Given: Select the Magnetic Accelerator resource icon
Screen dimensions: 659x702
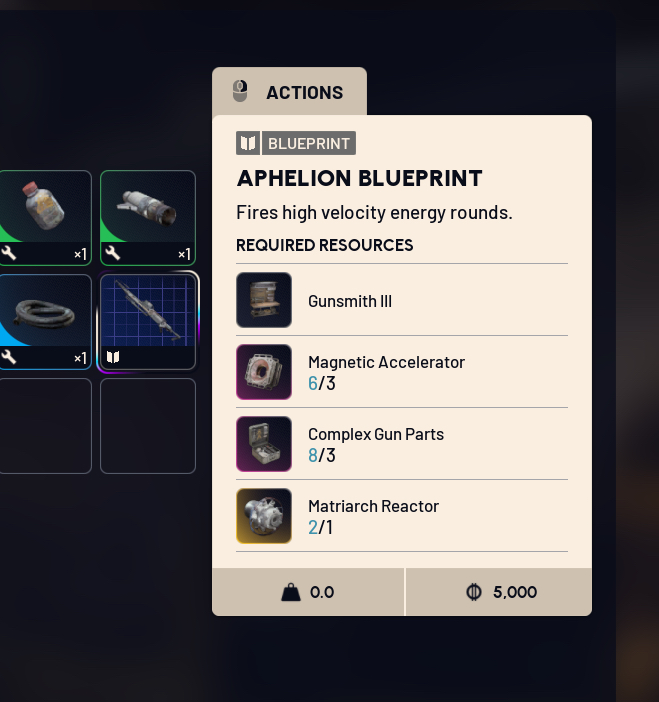Looking at the screenshot, I should 264,372.
